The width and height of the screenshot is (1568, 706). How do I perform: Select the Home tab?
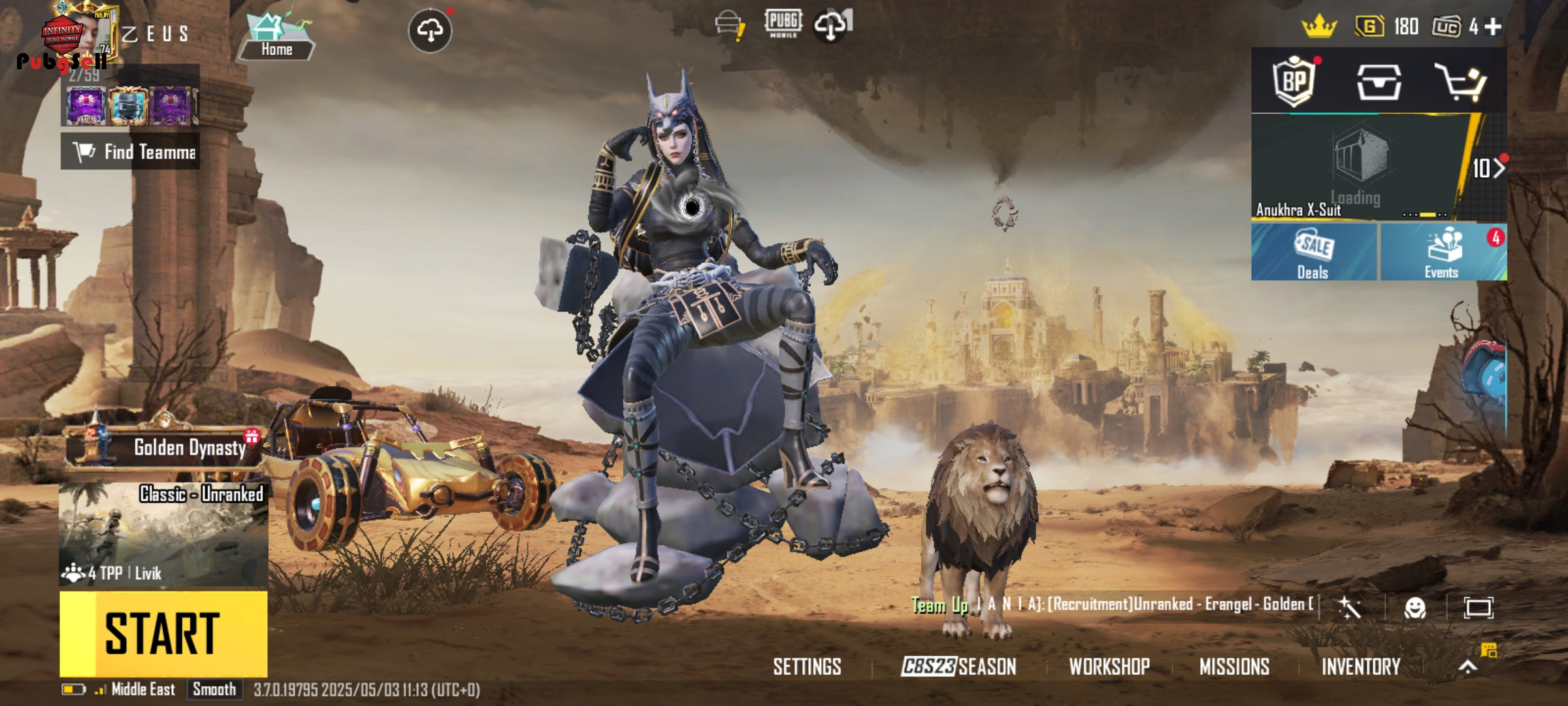point(276,36)
